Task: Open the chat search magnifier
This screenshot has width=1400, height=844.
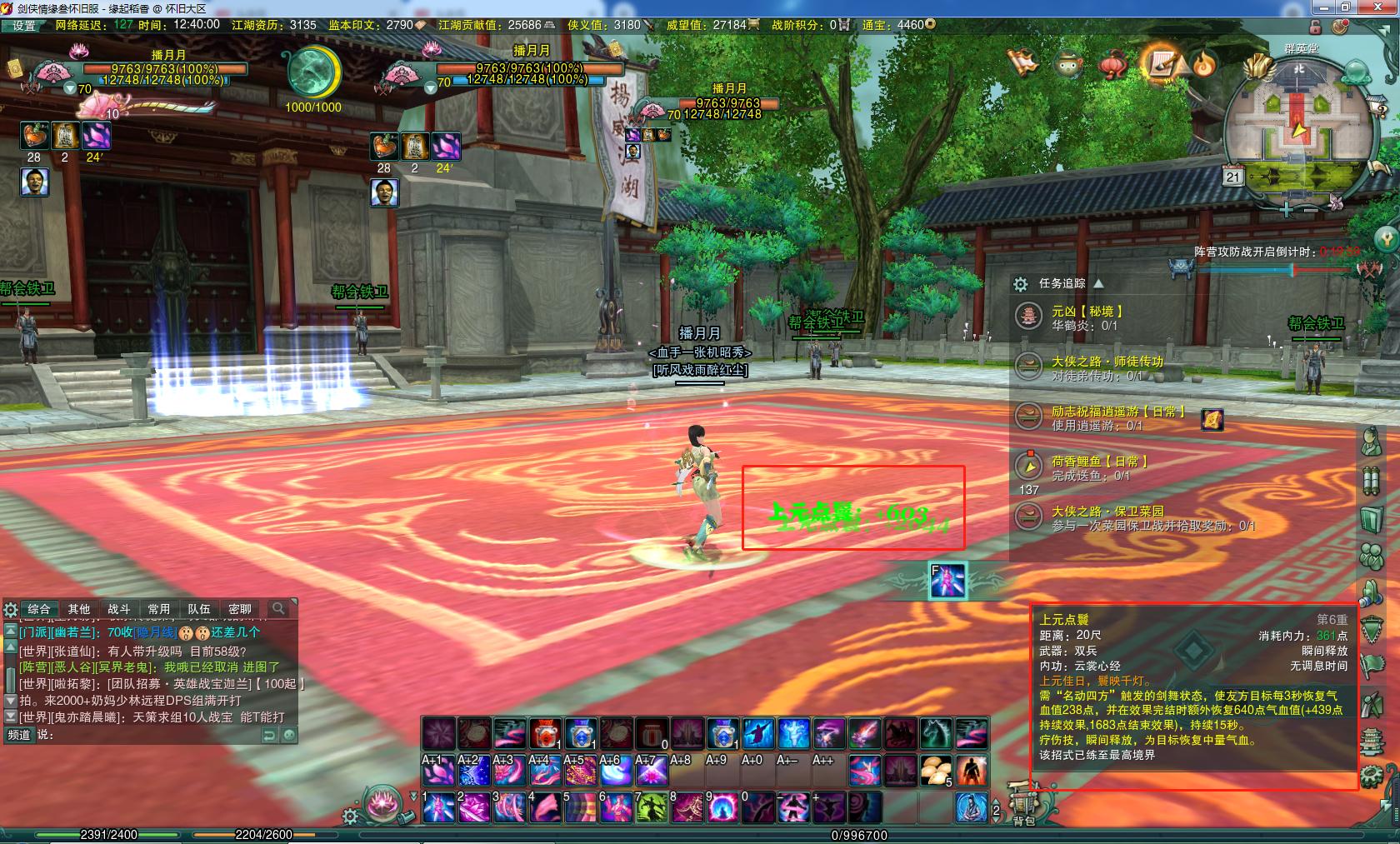Action: coord(278,609)
